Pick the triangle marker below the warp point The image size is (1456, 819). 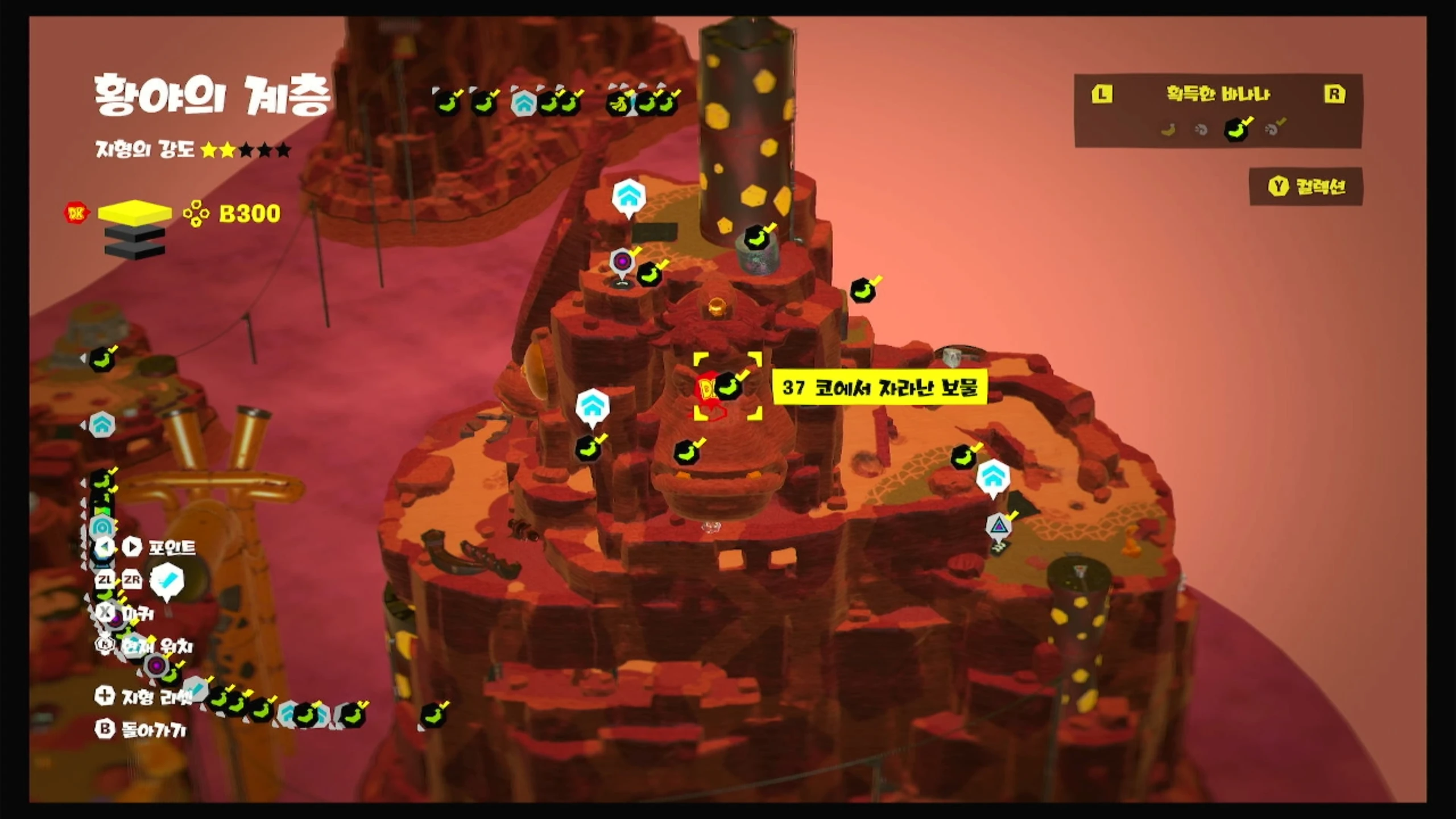coord(999,526)
